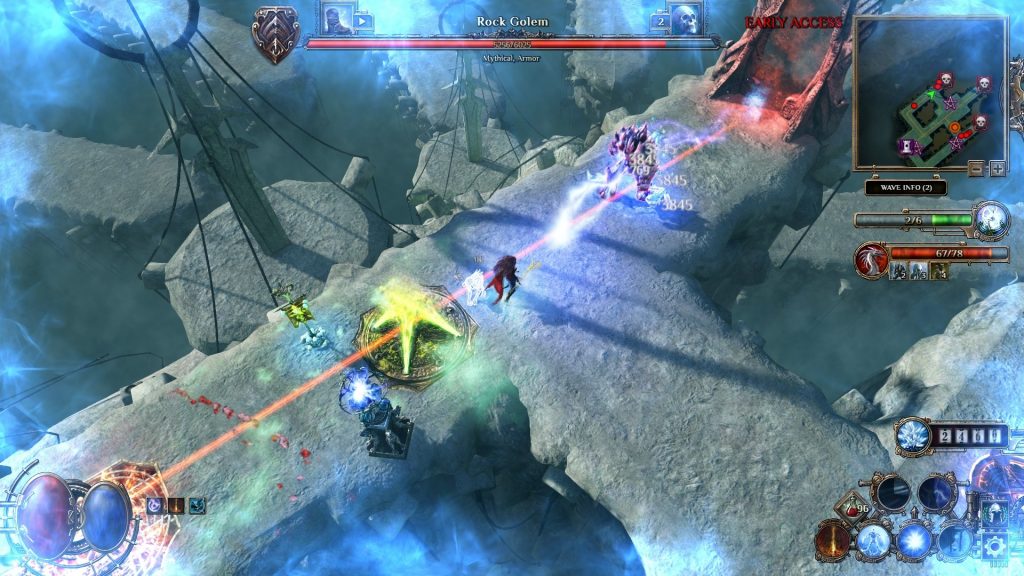Screen dimensions: 1024x576
Task: Click the Rock Golem portrait icon
Action: click(337, 20)
